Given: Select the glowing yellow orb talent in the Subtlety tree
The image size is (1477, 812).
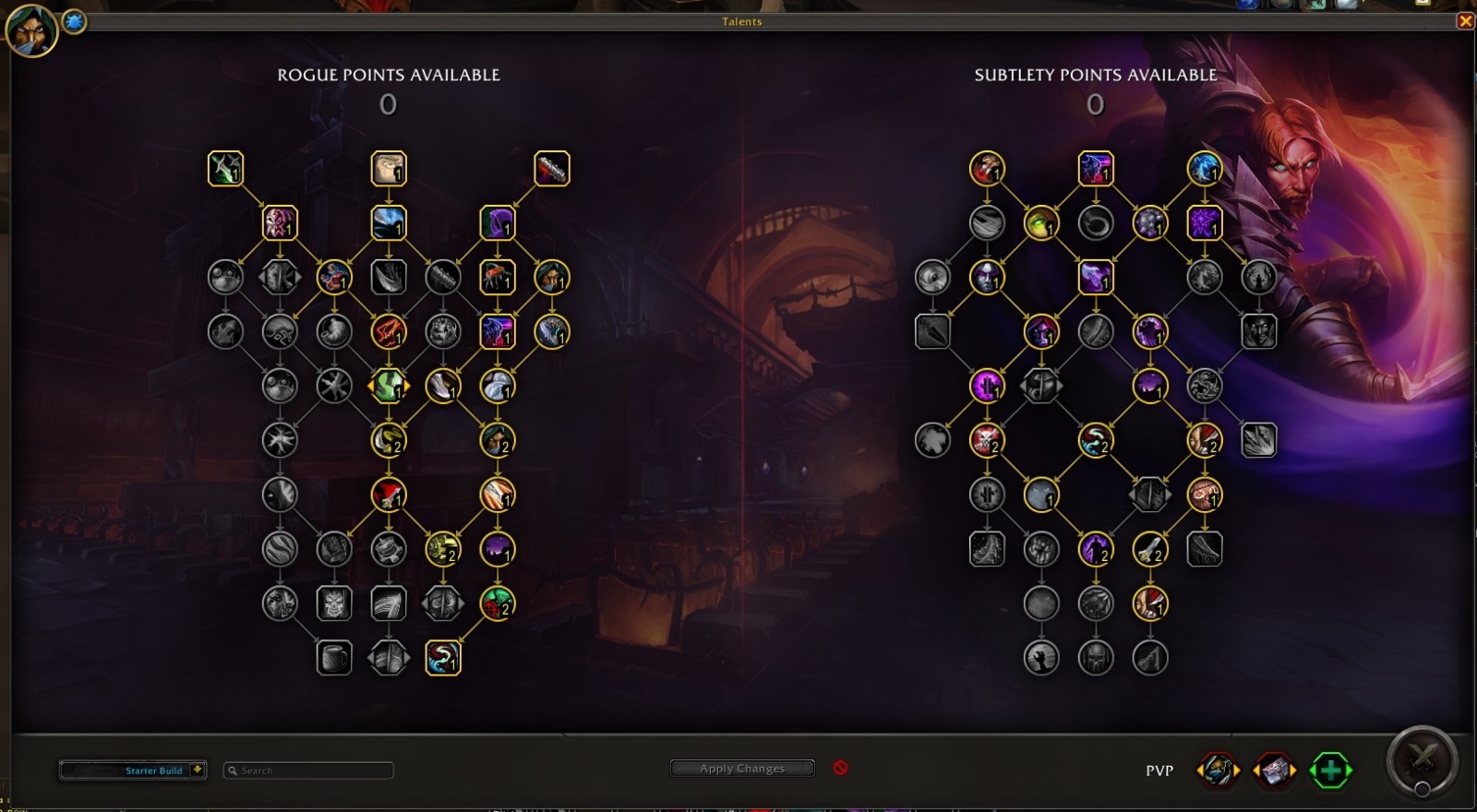Looking at the screenshot, I should (x=1040, y=222).
